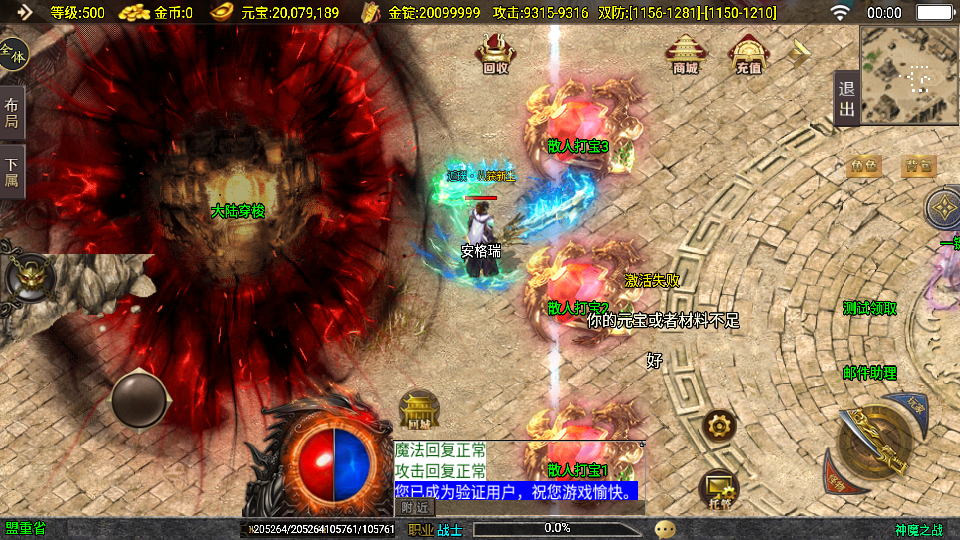Switch to the 下属 subordinates tab
Viewport: 960px width, 540px height.
pyautogui.click(x=12, y=172)
